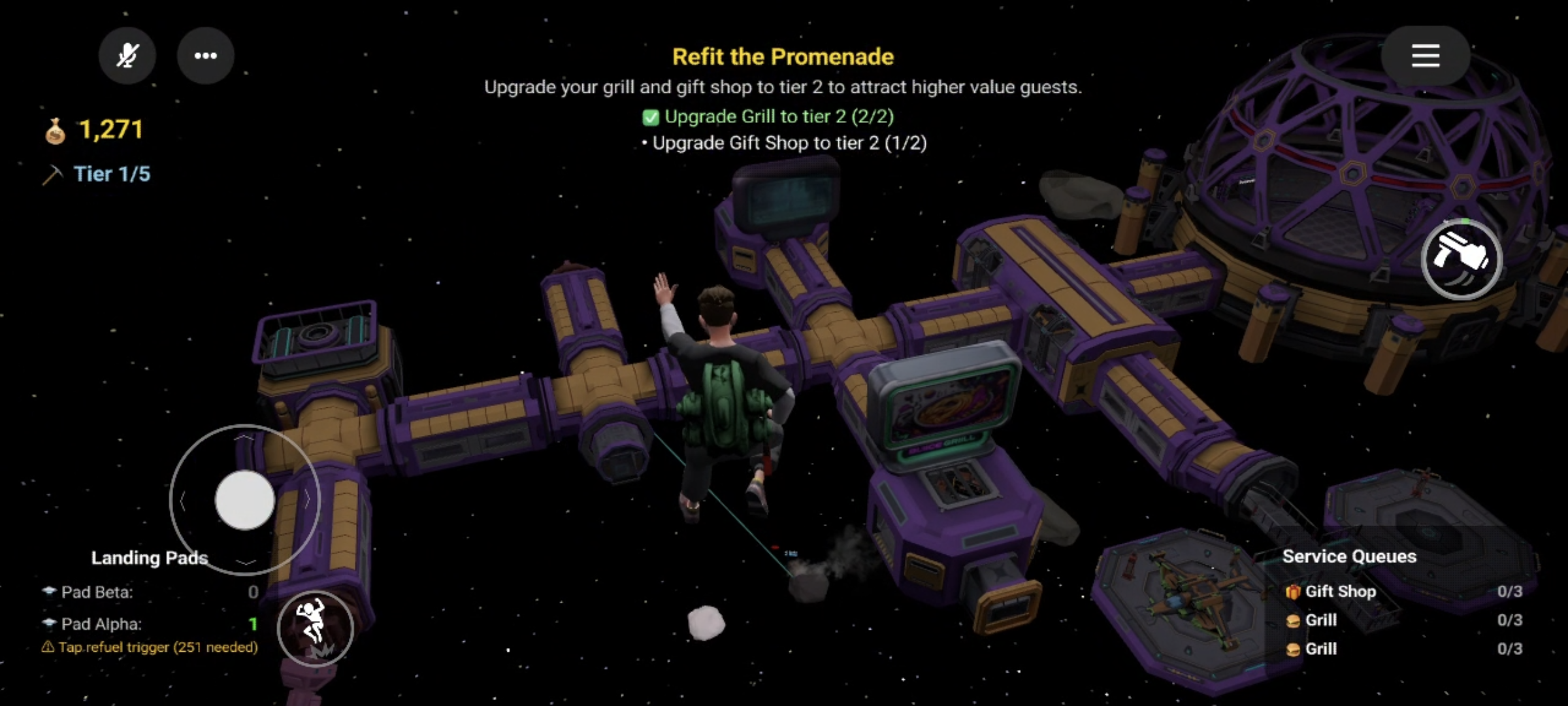Screen dimensions: 1568x706
Task: Tap the Tier 1/5 pickaxe indicator
Action: [x=98, y=174]
